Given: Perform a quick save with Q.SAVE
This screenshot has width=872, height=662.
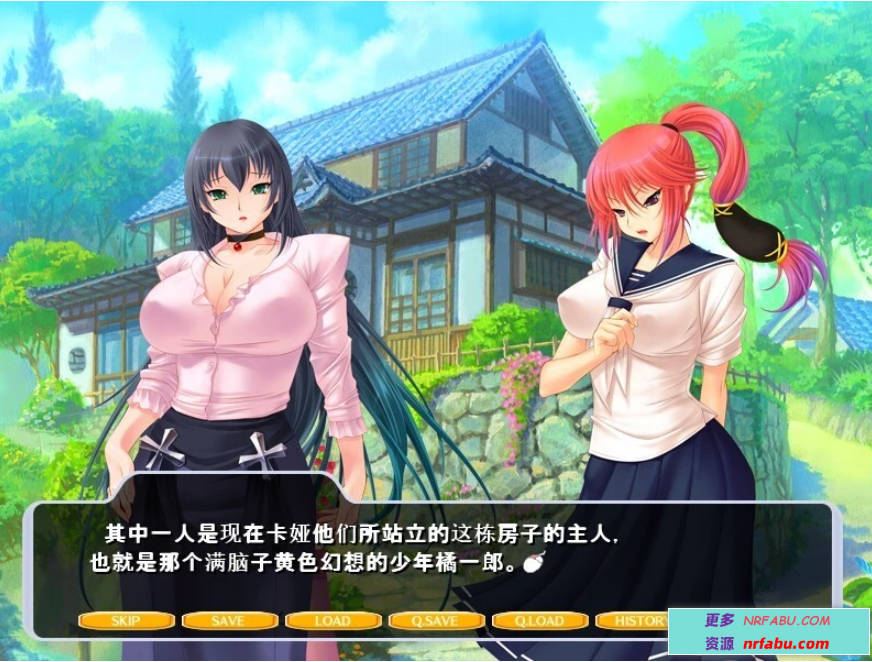Looking at the screenshot, I should coord(435,621).
